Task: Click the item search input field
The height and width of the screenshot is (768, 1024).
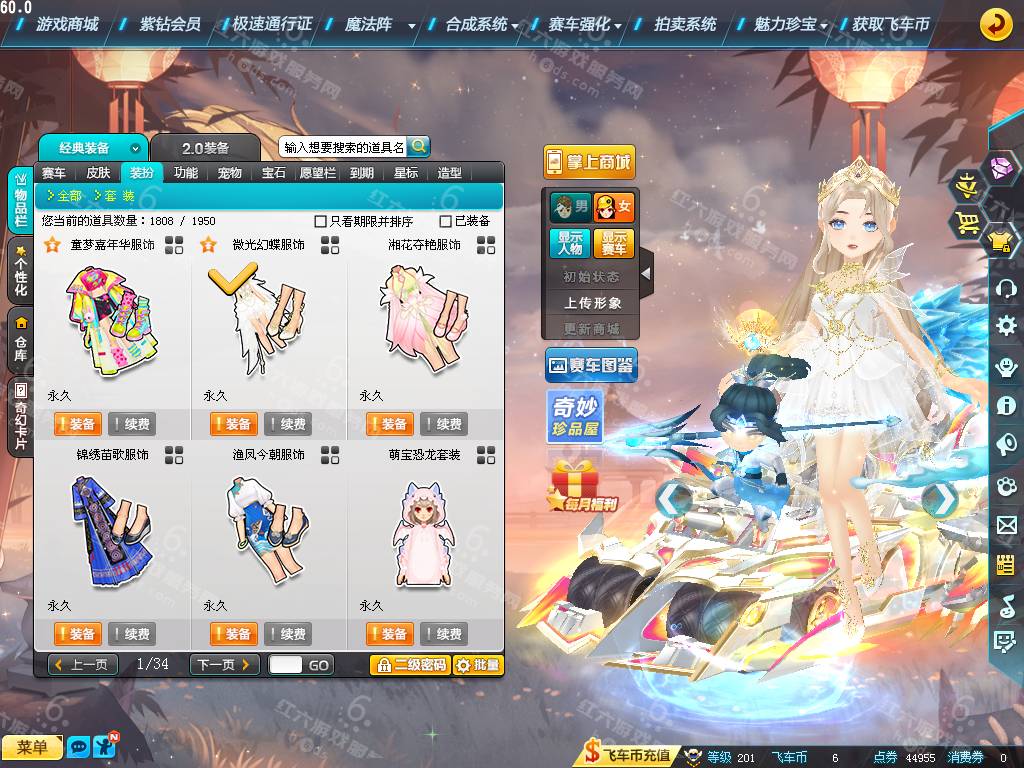Action: (343, 147)
